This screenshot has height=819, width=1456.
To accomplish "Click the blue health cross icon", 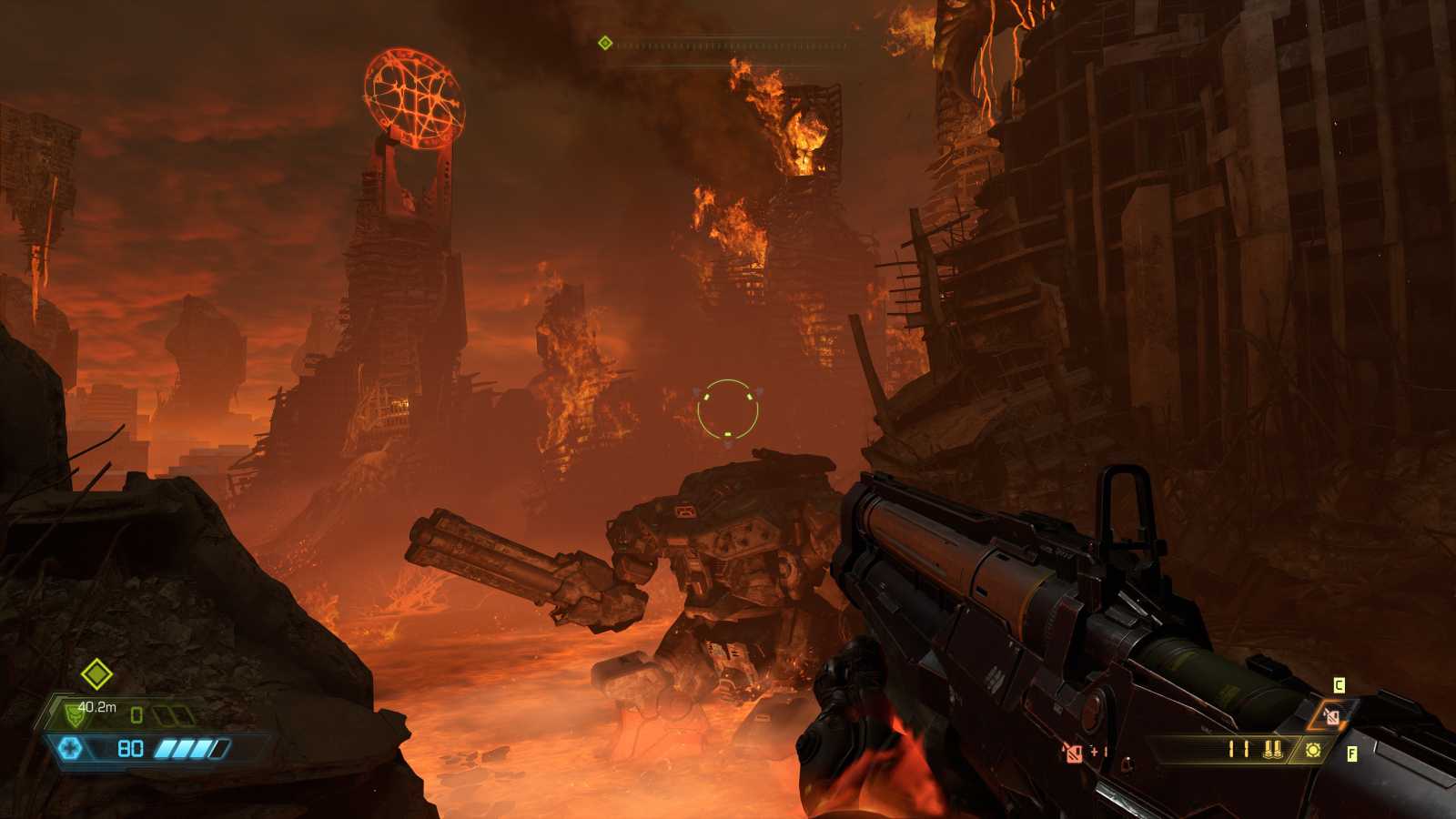I will [x=70, y=748].
